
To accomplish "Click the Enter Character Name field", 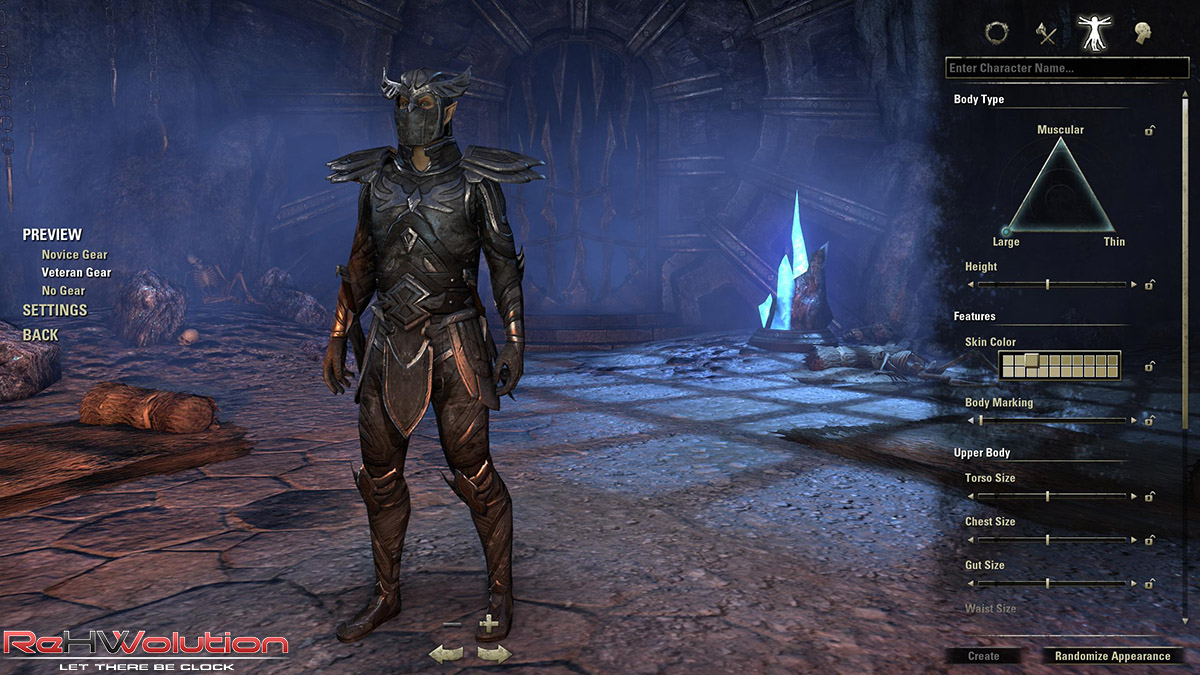I will (x=1066, y=69).
